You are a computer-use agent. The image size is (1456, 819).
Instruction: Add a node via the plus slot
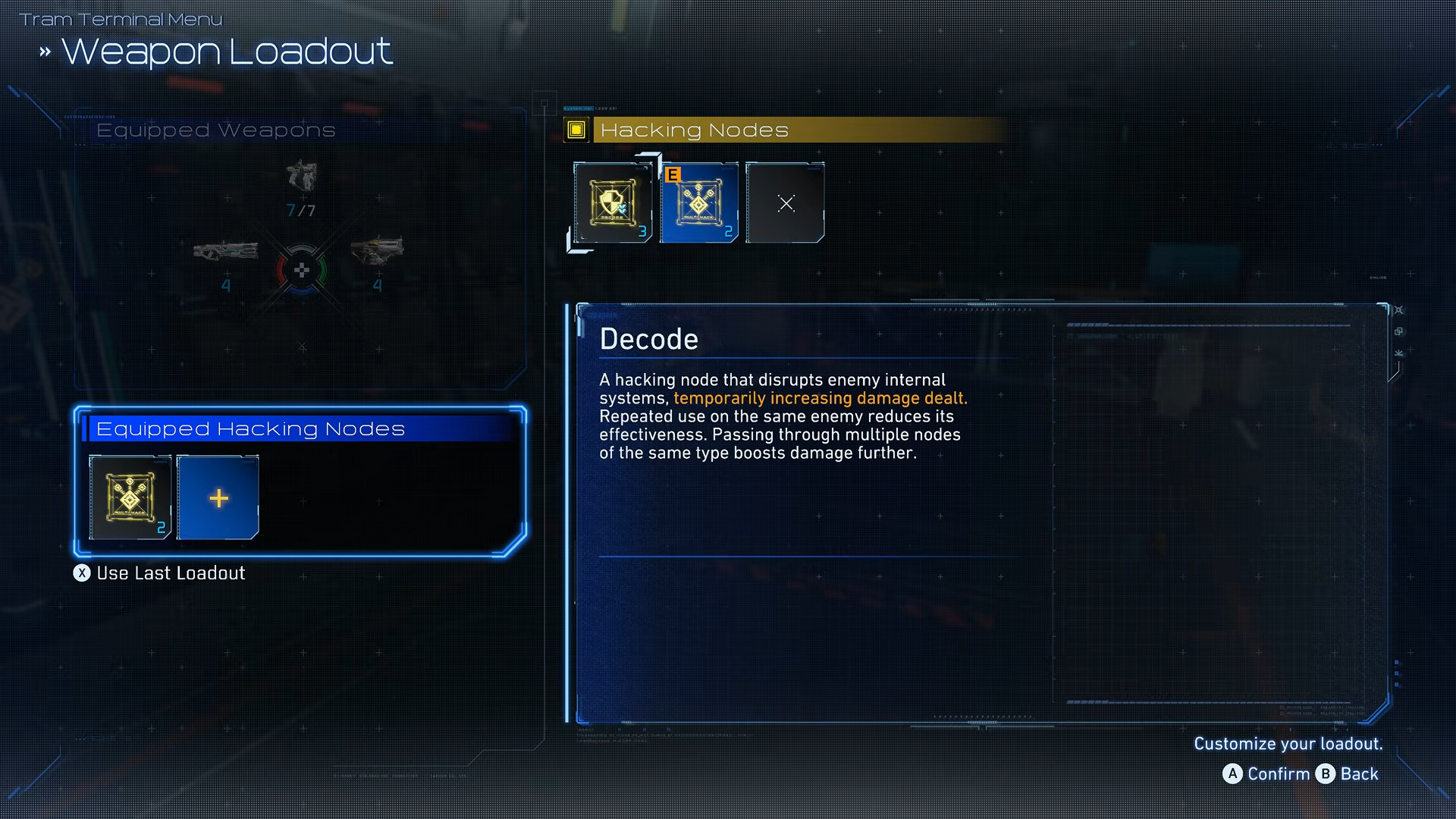218,497
